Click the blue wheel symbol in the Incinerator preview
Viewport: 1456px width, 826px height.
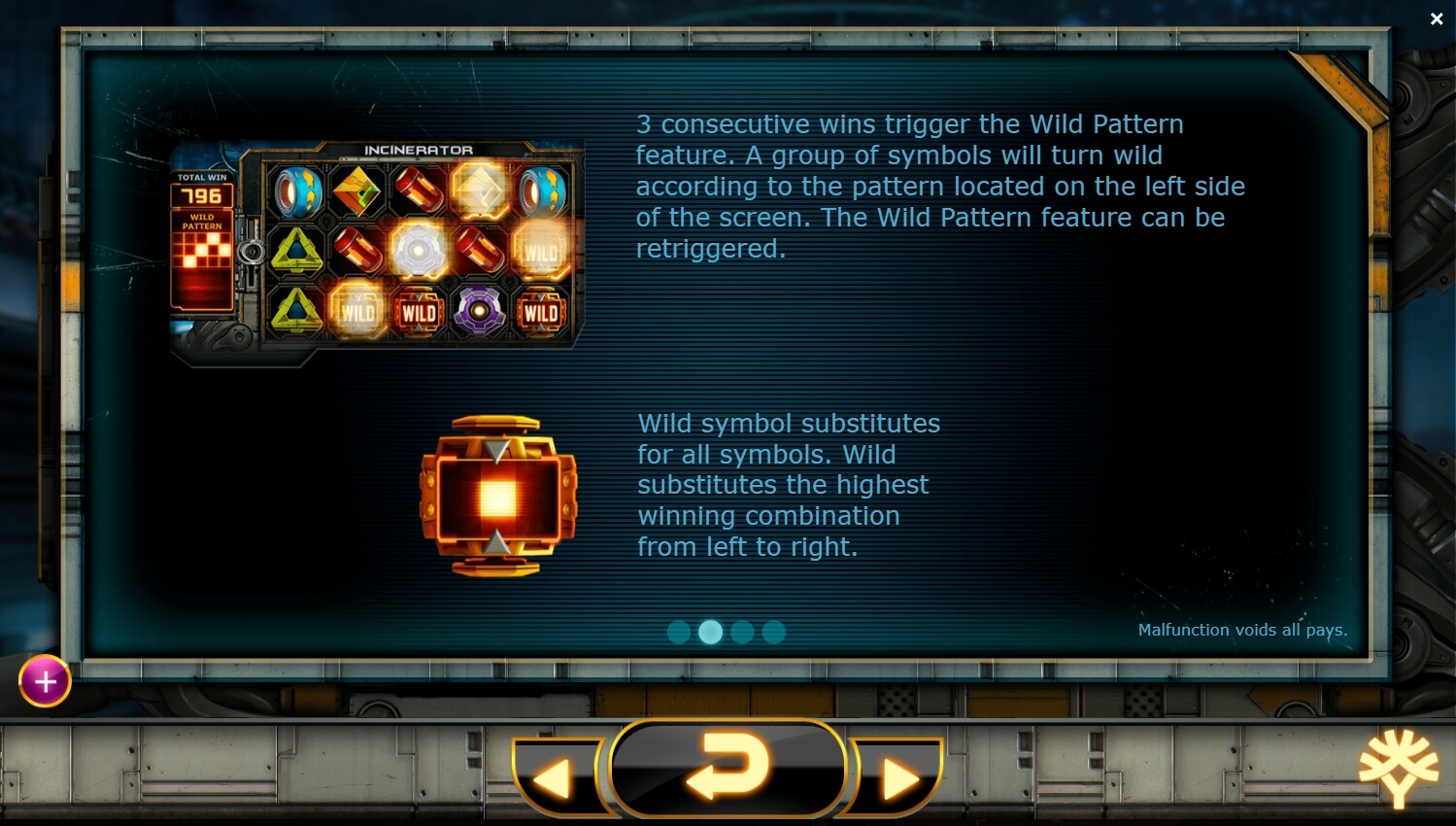296,190
